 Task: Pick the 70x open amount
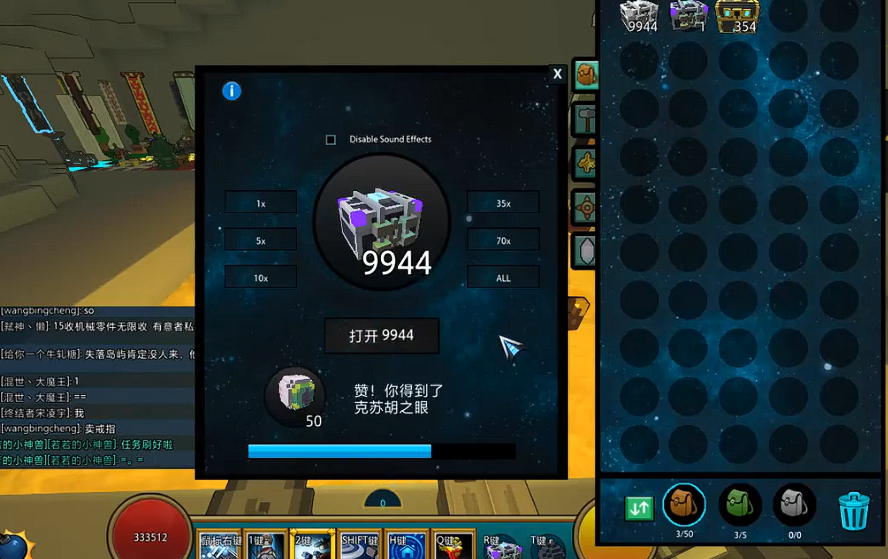tap(503, 240)
